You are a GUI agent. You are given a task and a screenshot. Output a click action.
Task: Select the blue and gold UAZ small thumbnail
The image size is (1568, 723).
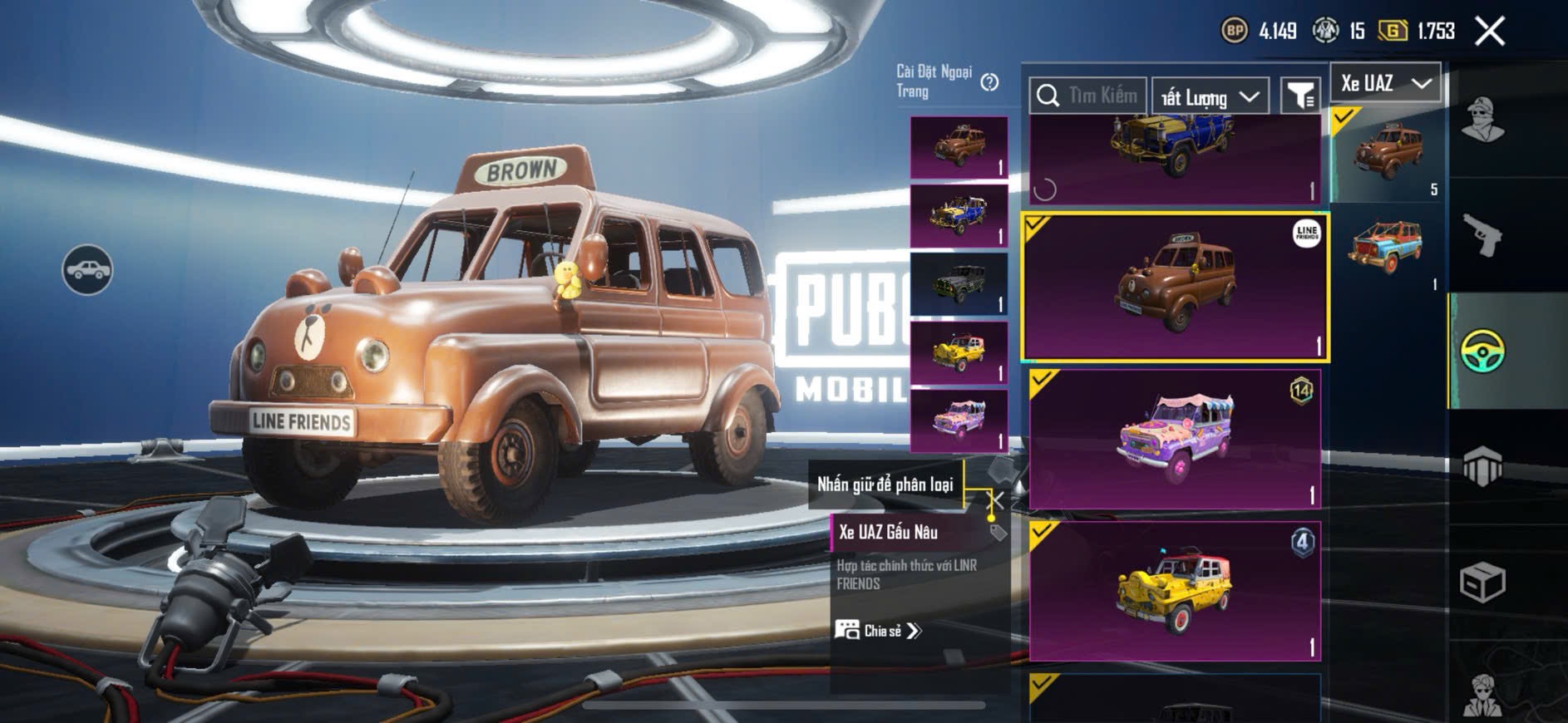(959, 215)
